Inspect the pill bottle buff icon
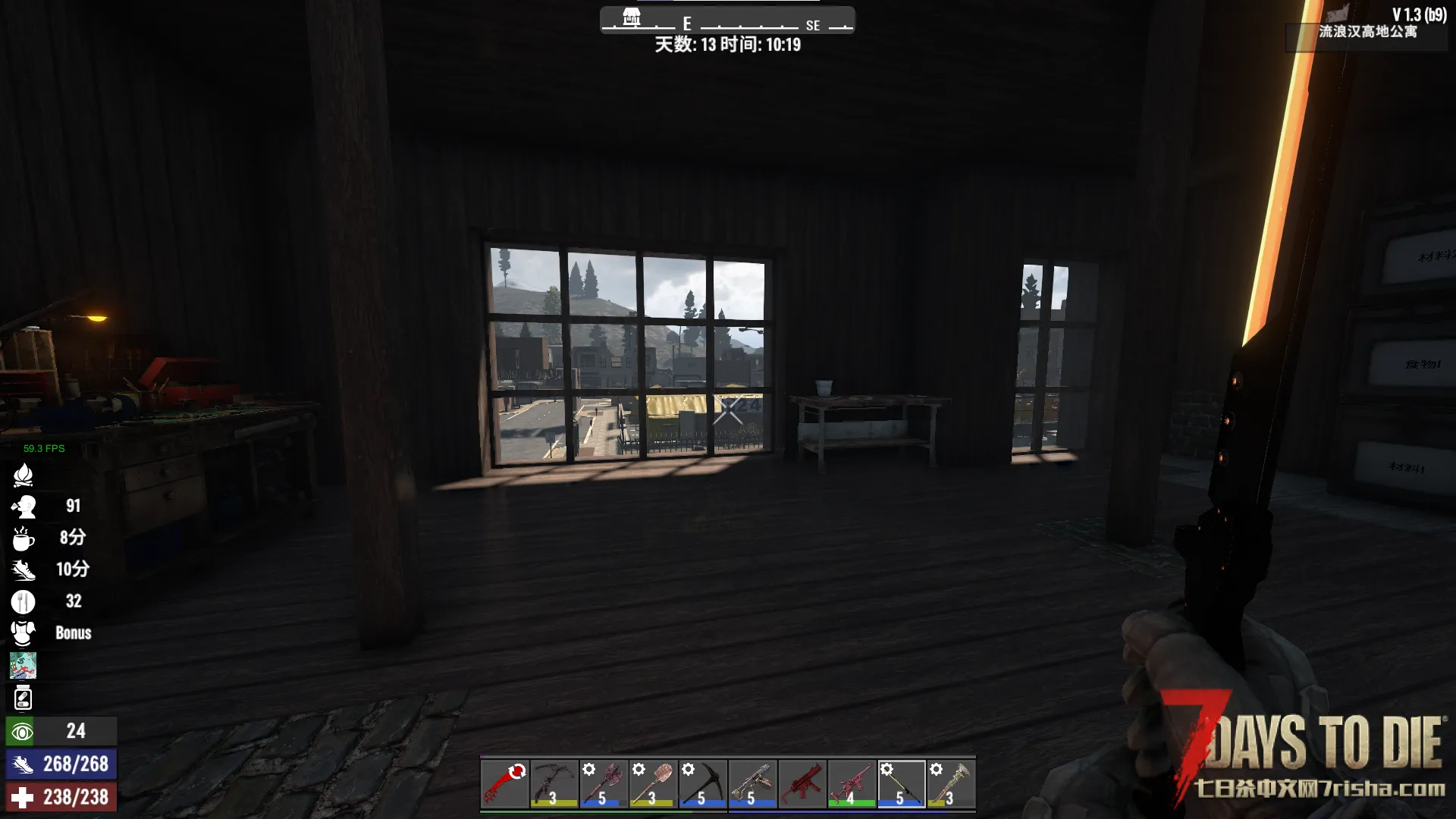1456x819 pixels. (23, 698)
